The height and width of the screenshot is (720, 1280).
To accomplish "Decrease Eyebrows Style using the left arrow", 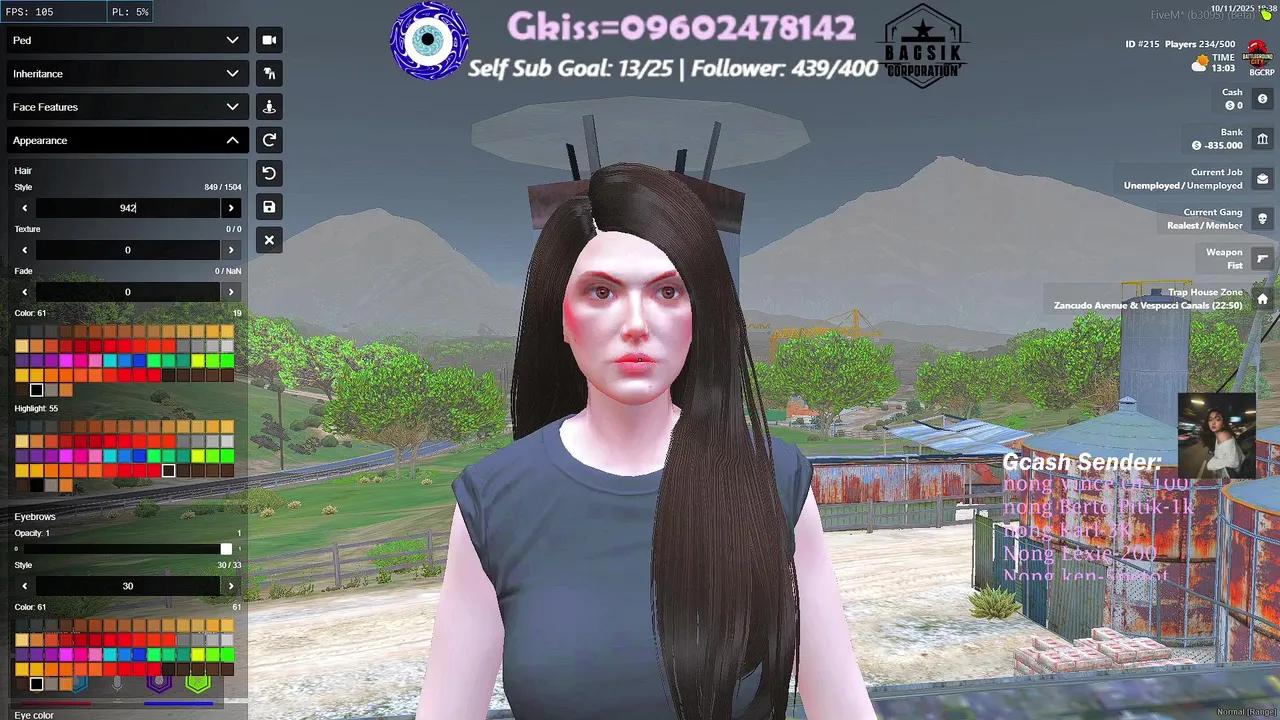I will coord(24,585).
